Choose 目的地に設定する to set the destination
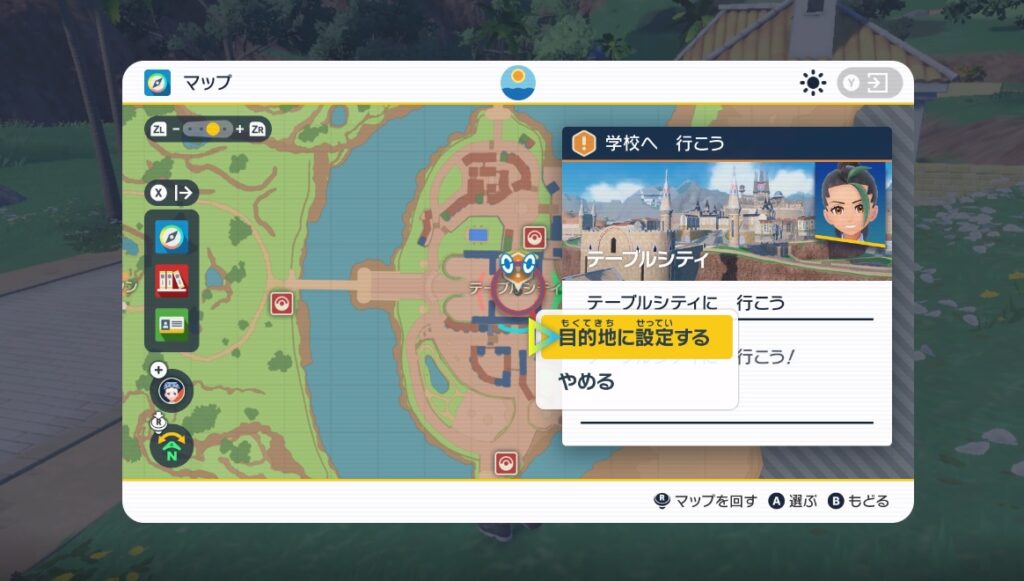Screen dimensions: 1024x581 click(634, 338)
